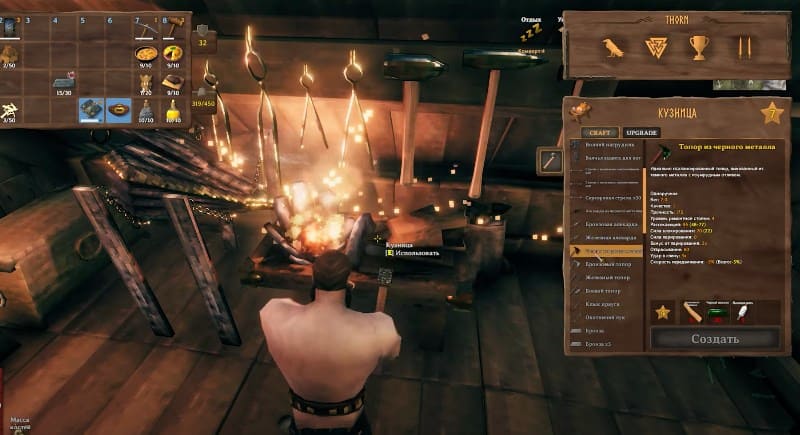Open the trophies cup icon
This screenshot has width=800, height=435.
tap(699, 48)
